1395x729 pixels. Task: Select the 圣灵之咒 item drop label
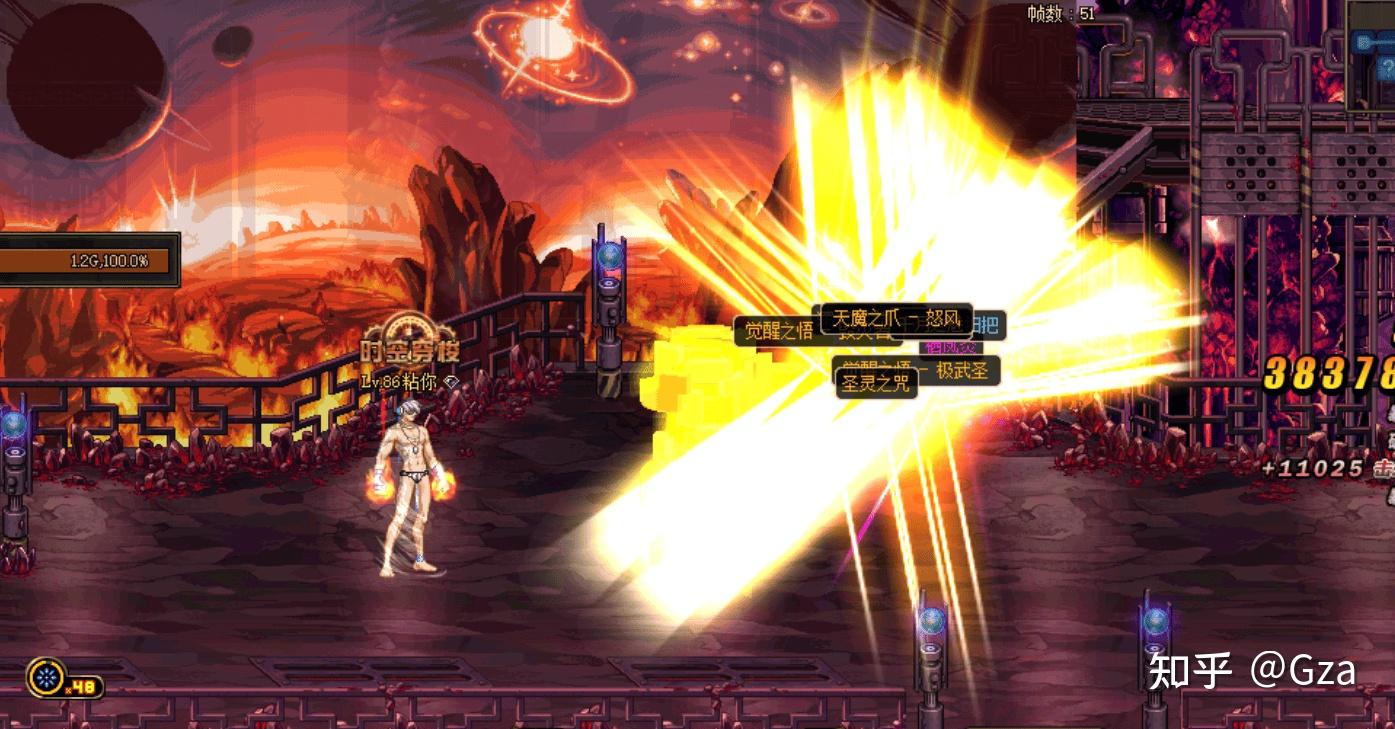876,383
